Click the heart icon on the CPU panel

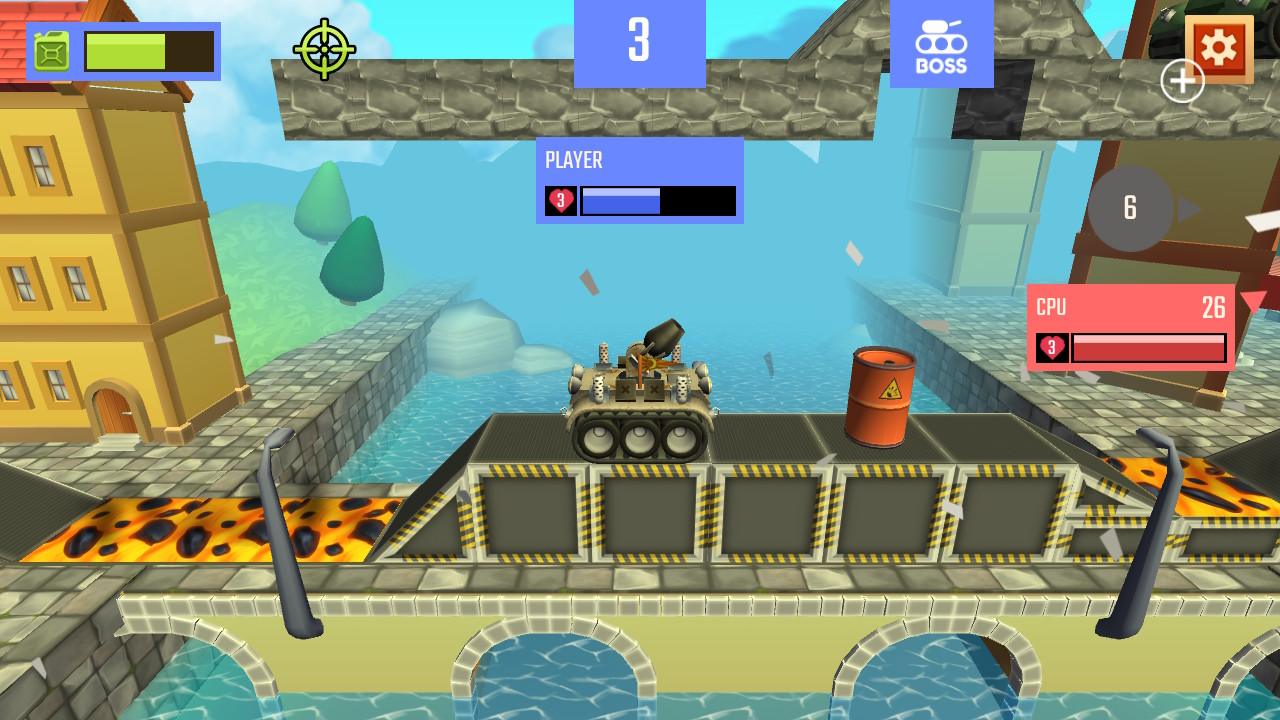pos(1051,348)
